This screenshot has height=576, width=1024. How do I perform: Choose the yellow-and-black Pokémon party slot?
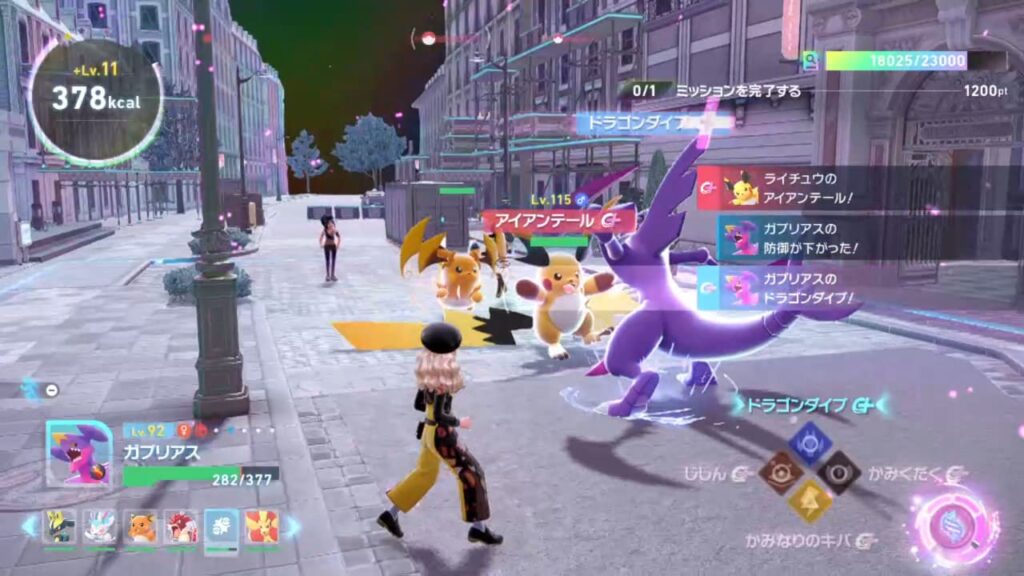(x=60, y=526)
